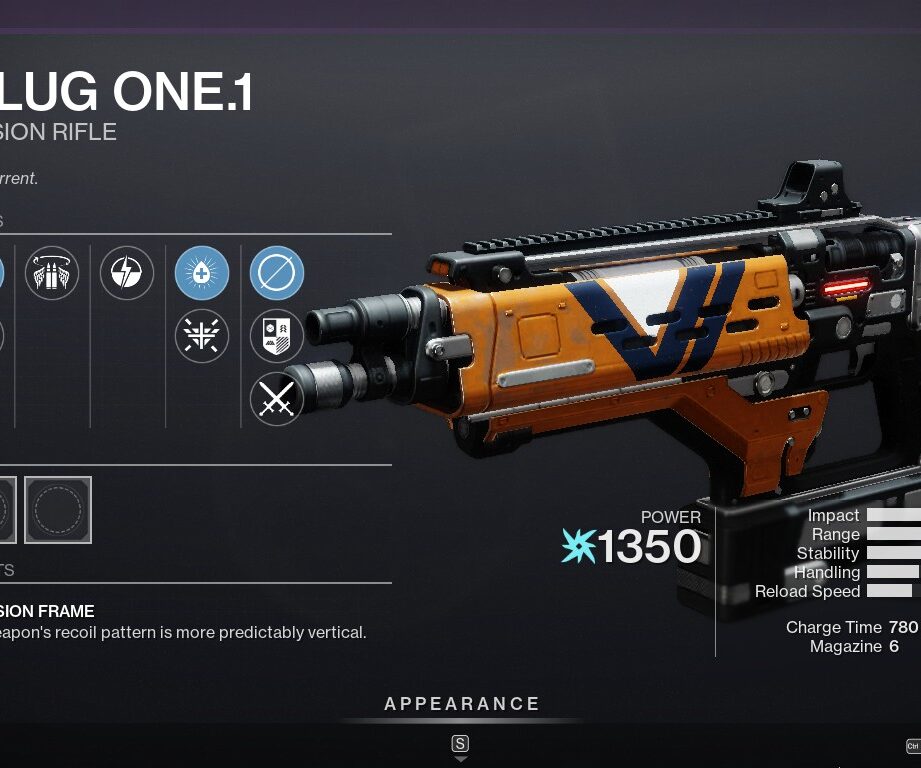Choose the glowing droplet with plus perk
921x768 pixels.
202,273
